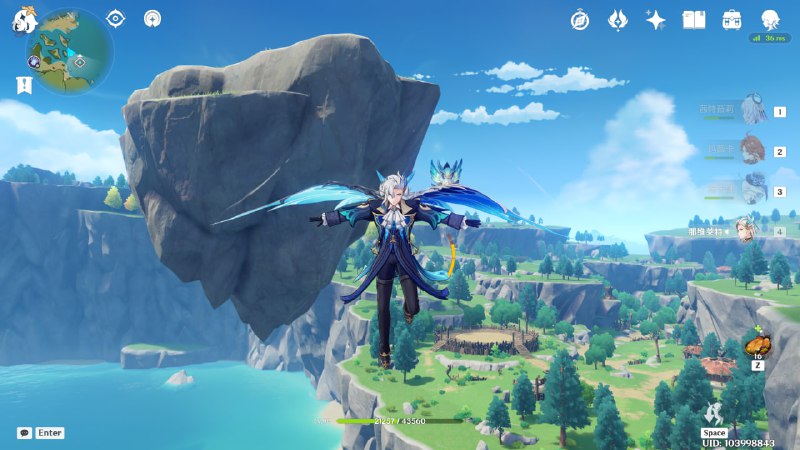Open the Paimon menu
The width and height of the screenshot is (800, 450).
[23, 20]
